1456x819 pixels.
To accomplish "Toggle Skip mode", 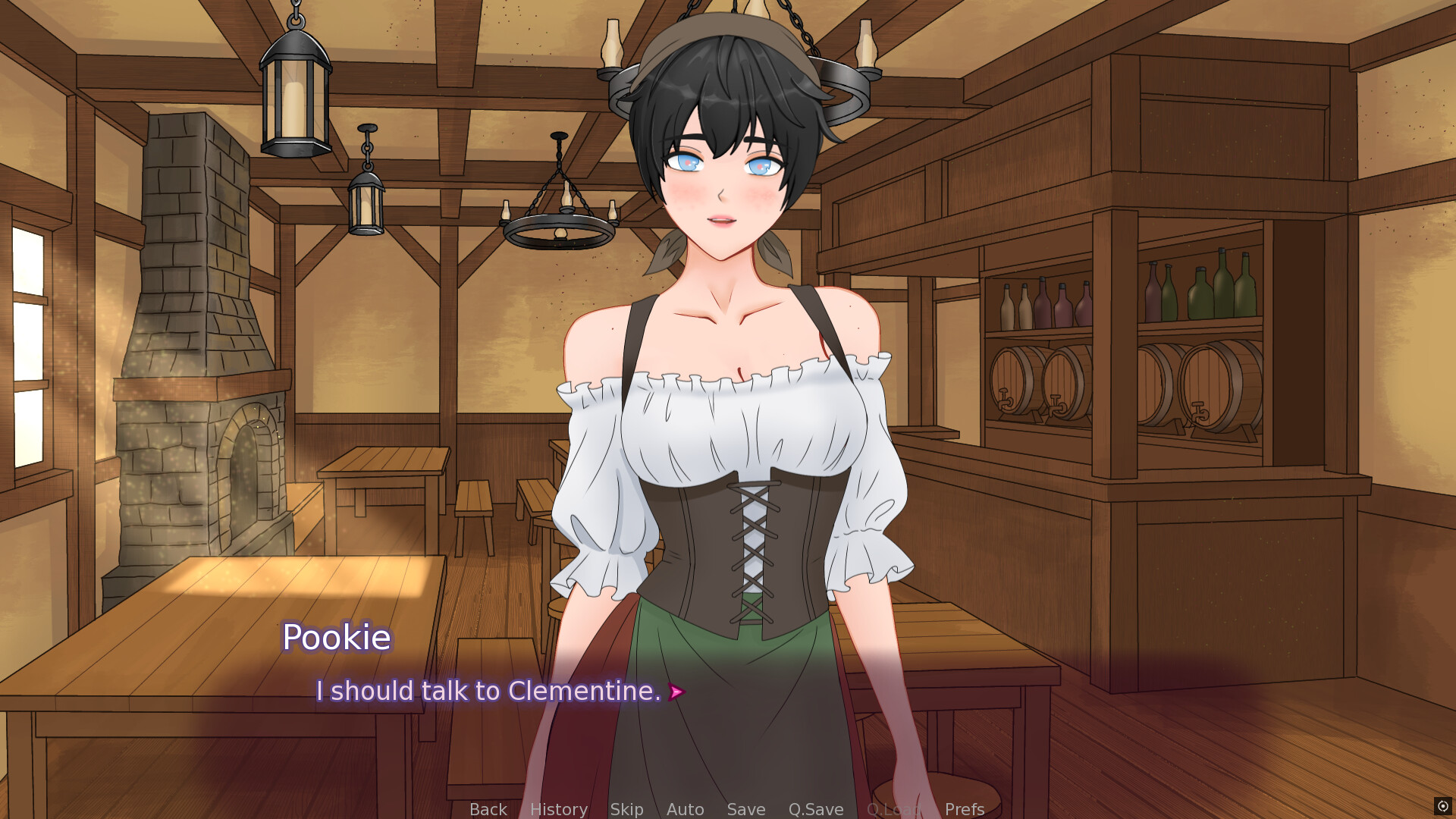I will click(626, 808).
